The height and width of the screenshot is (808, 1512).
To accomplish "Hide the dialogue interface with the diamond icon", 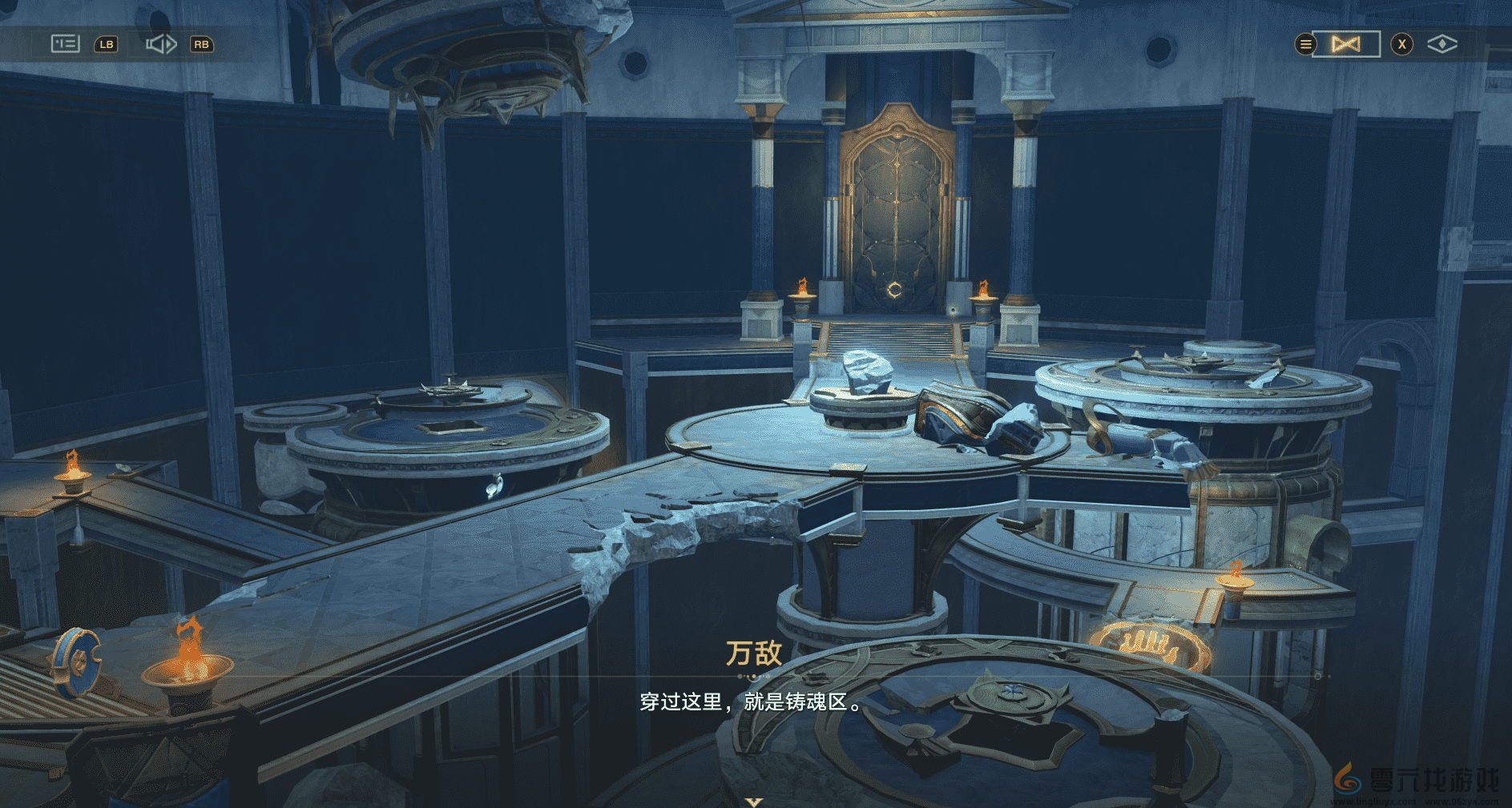I will (1441, 44).
